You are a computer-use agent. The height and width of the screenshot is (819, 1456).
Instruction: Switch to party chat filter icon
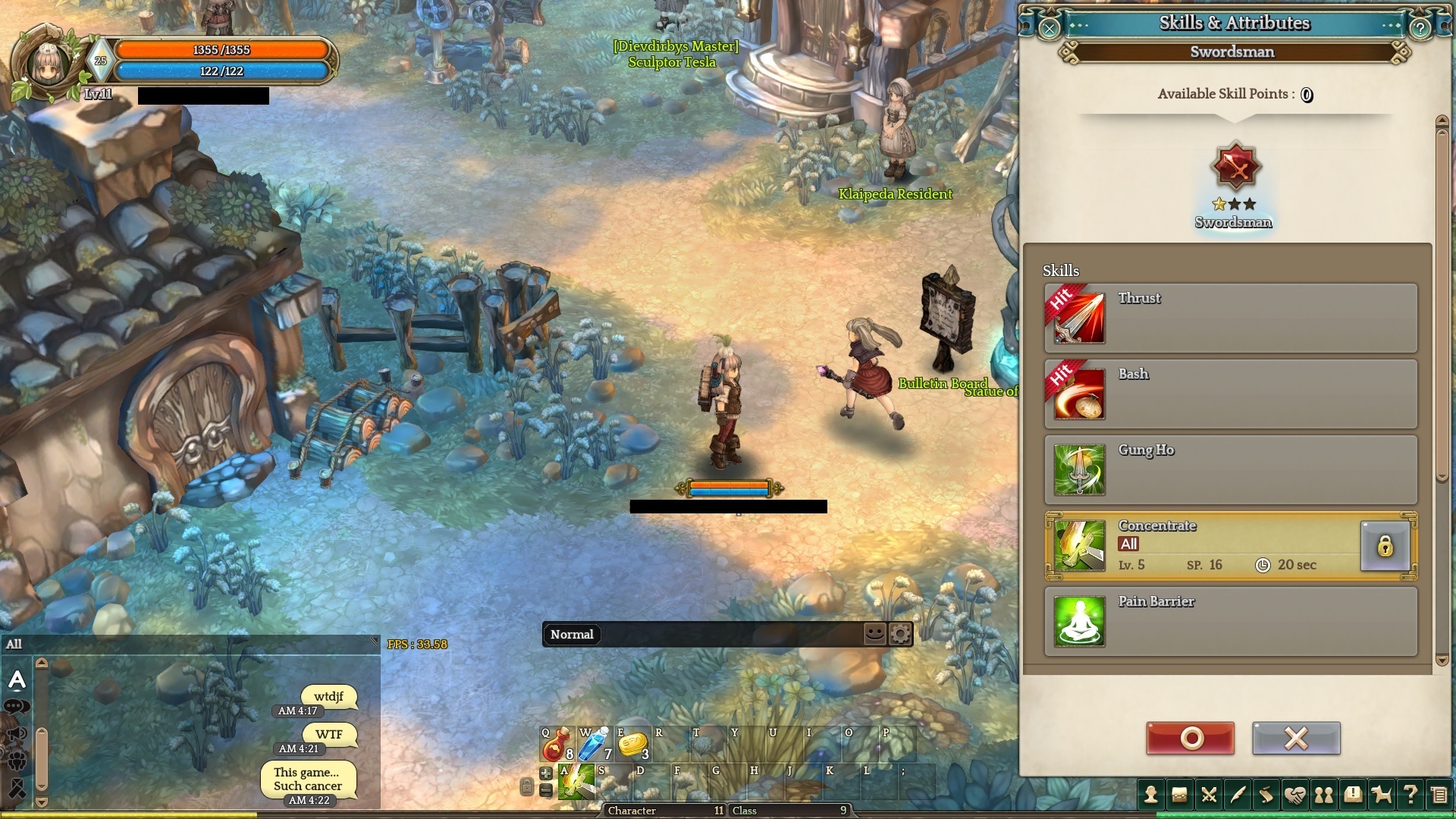(17, 761)
